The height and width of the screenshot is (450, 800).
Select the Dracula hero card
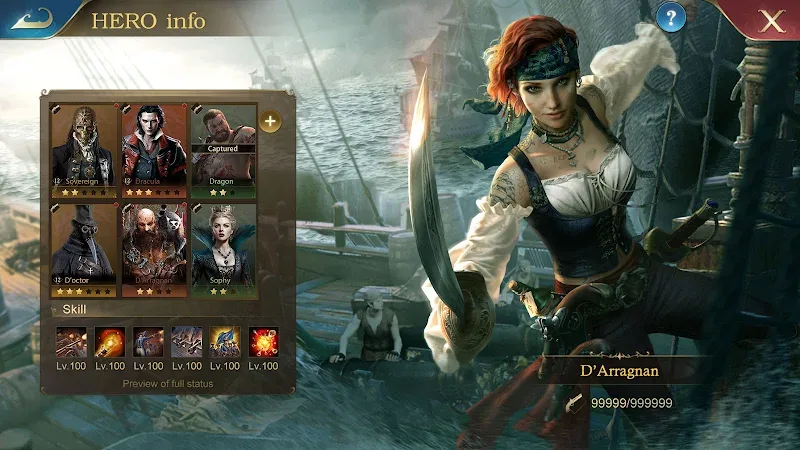154,149
